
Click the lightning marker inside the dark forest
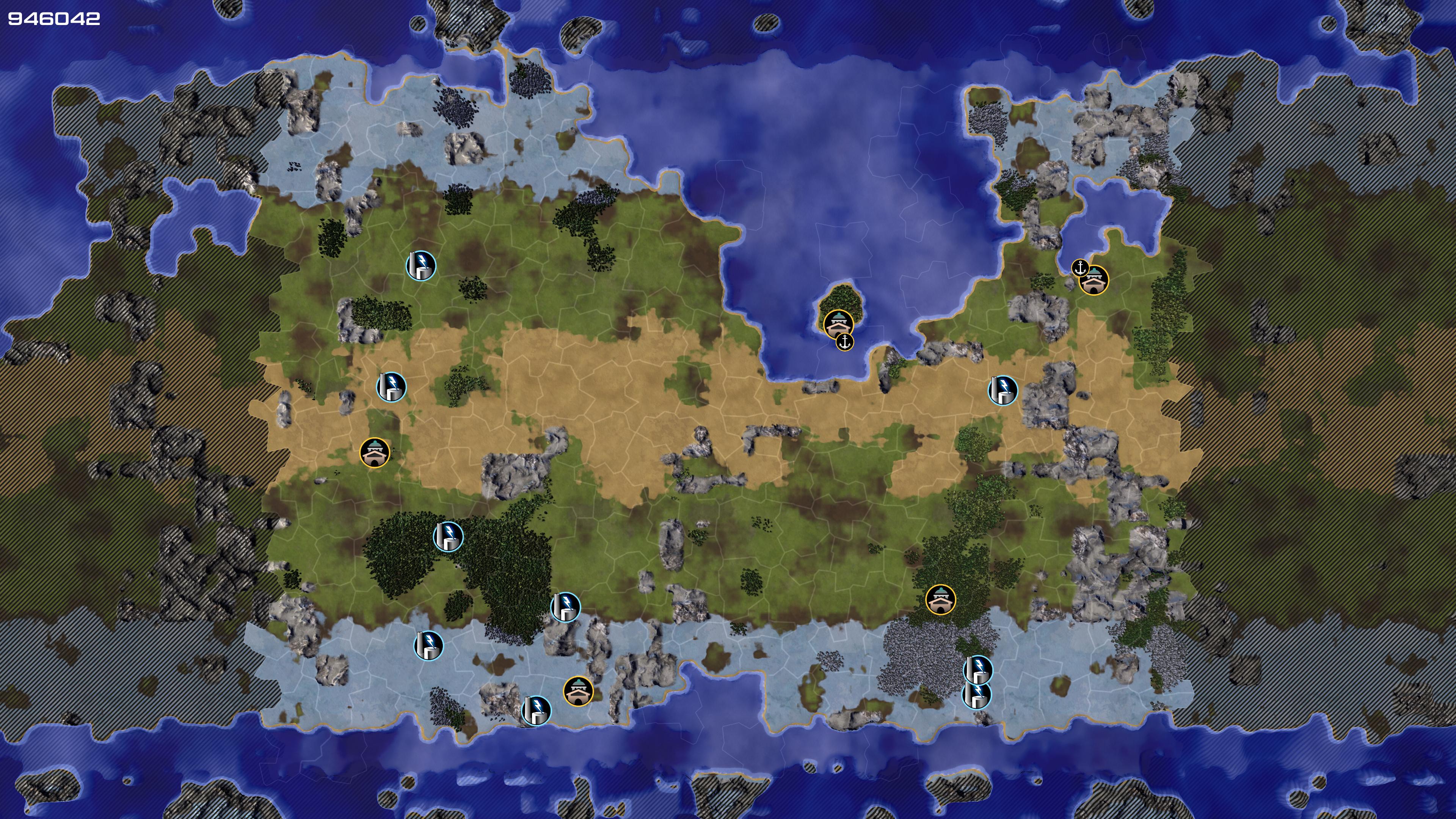pos(448,537)
